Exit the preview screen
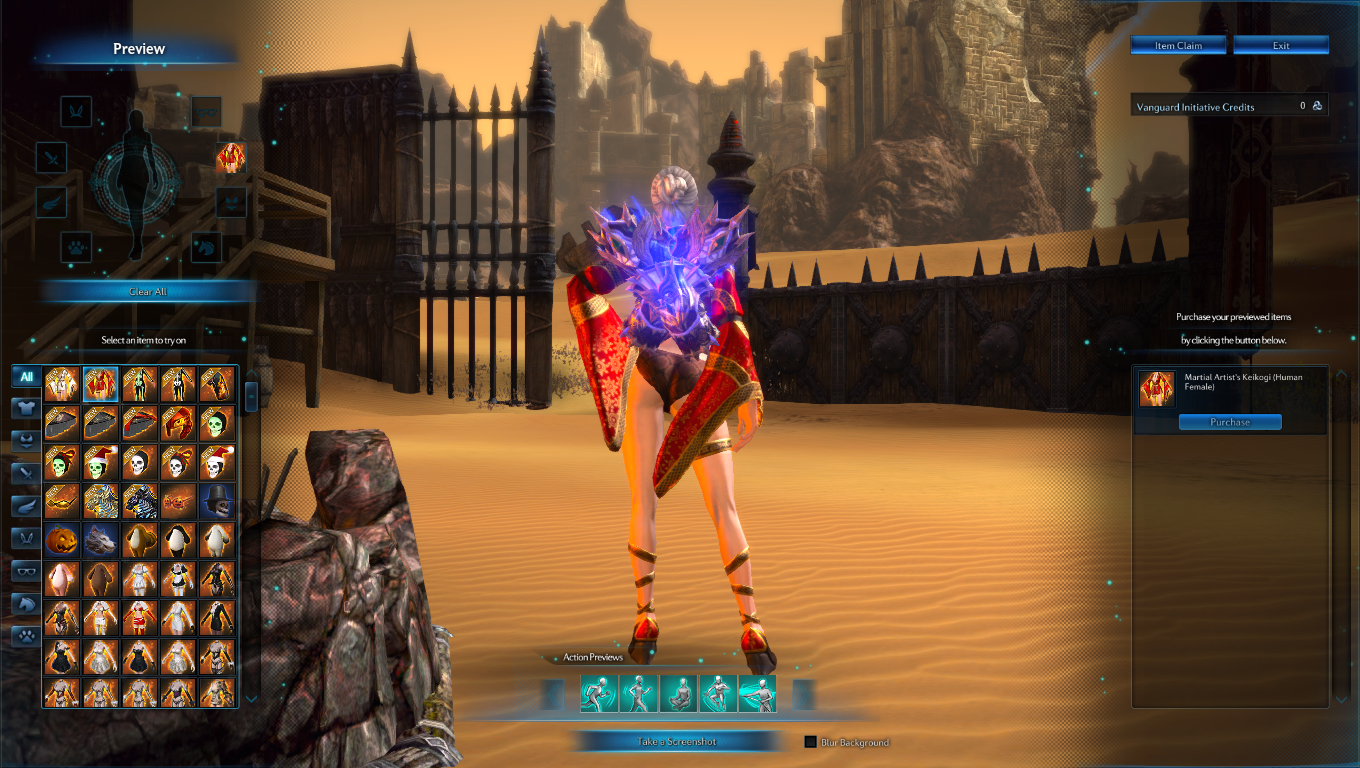Screen dimensions: 1360x768 click(x=1281, y=46)
